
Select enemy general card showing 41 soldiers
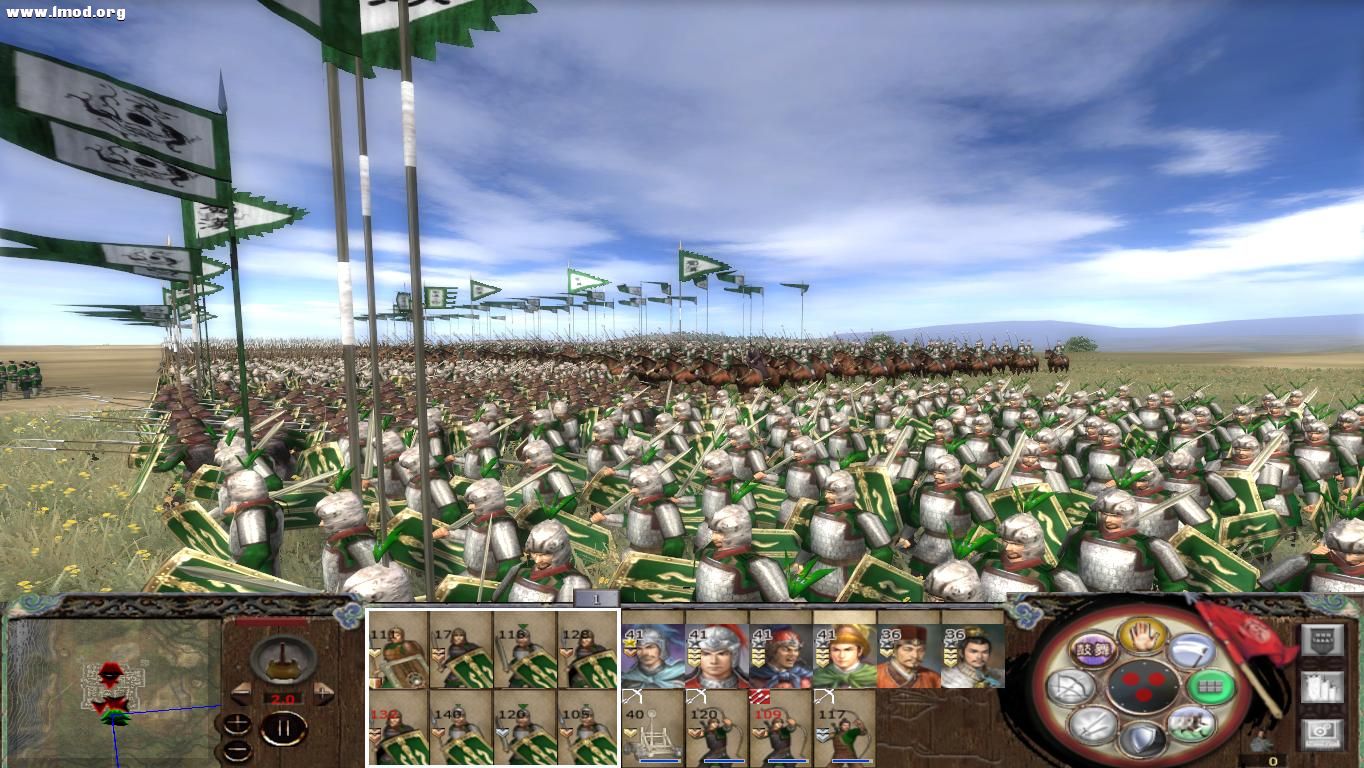(x=651, y=655)
